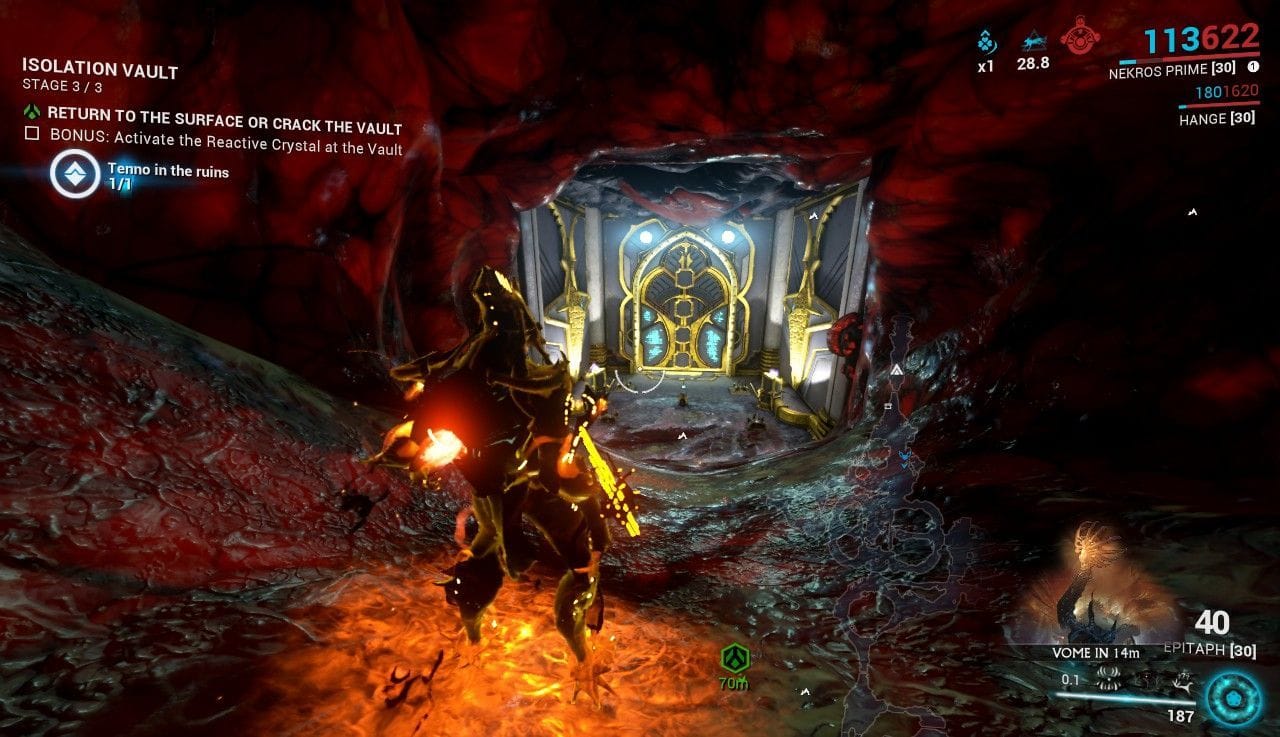Toggle the middle claw ability icon
Image resolution: width=1280 pixels, height=737 pixels.
pyautogui.click(x=1147, y=680)
